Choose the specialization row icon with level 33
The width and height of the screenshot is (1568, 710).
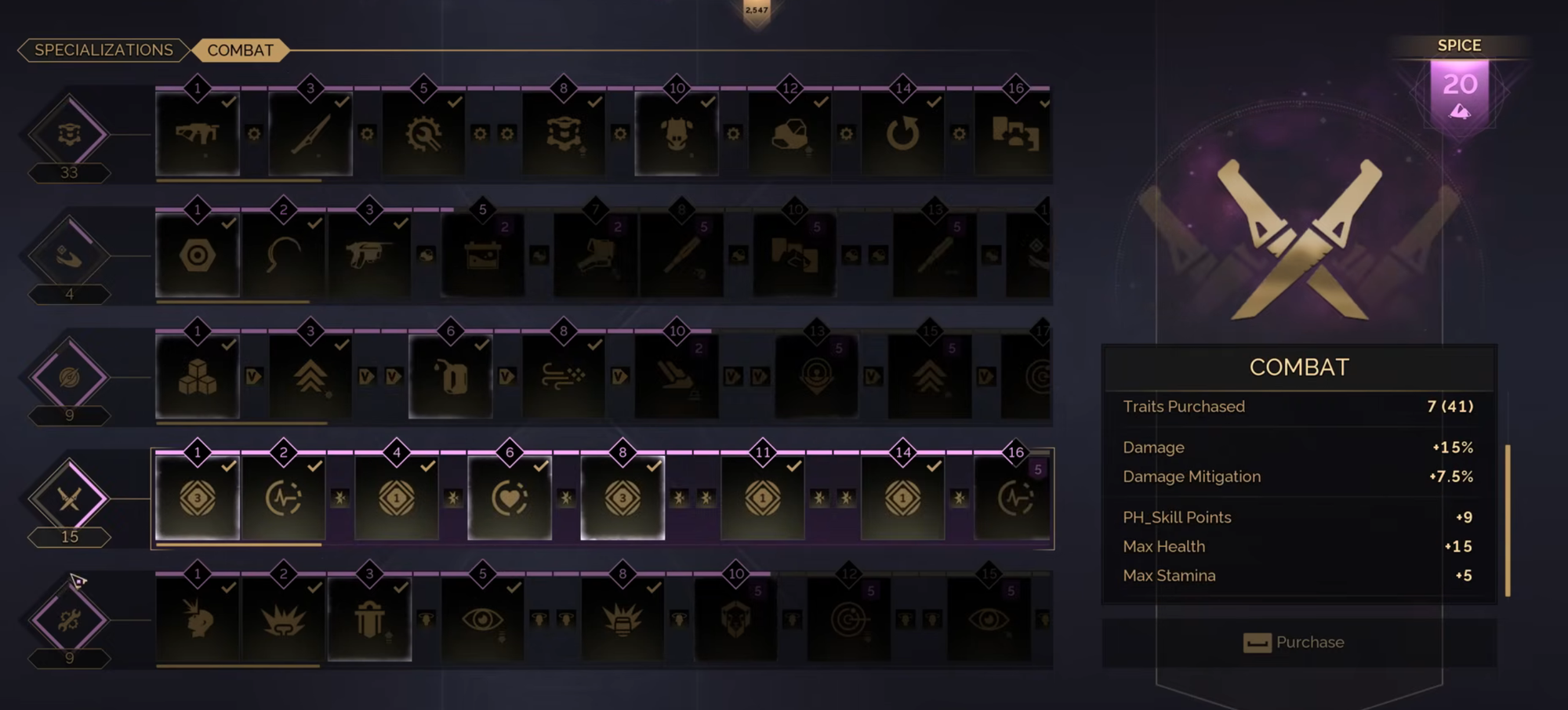click(x=69, y=134)
